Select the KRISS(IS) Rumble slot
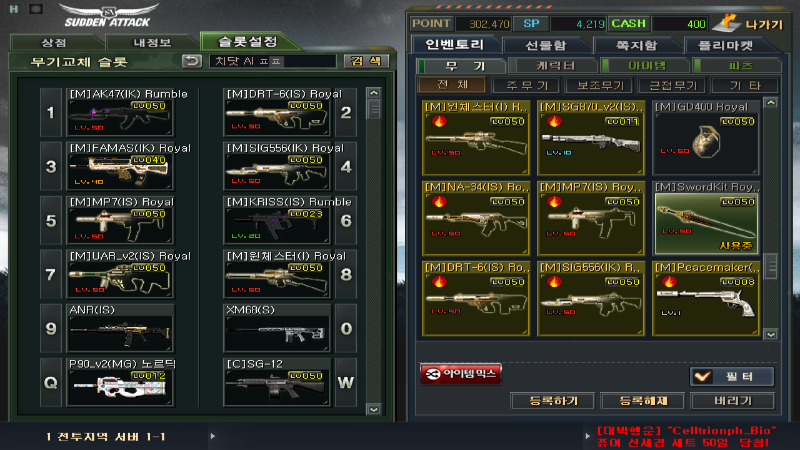Image resolution: width=800 pixels, height=450 pixels. (277, 219)
